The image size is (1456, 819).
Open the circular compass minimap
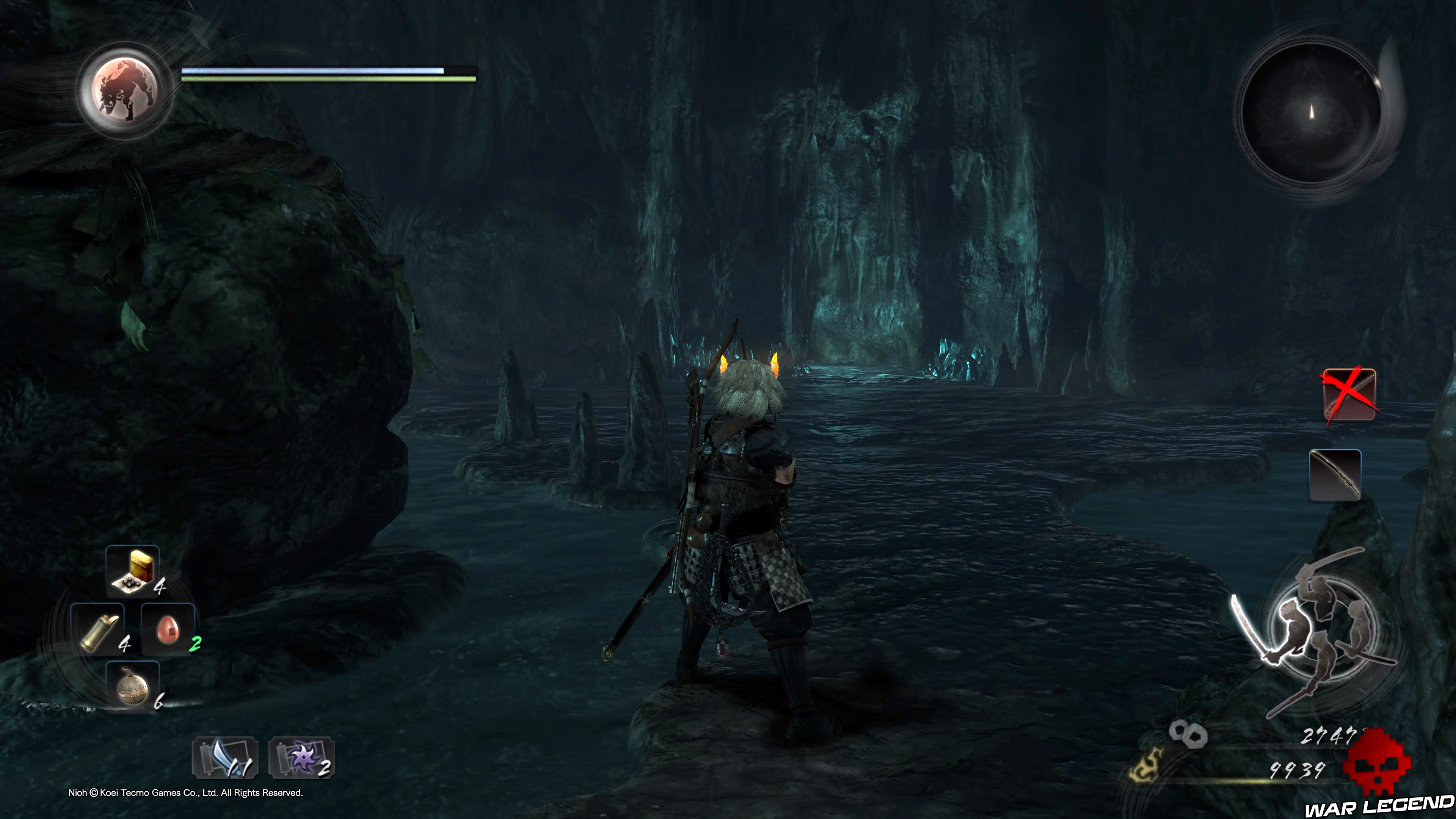[1311, 113]
